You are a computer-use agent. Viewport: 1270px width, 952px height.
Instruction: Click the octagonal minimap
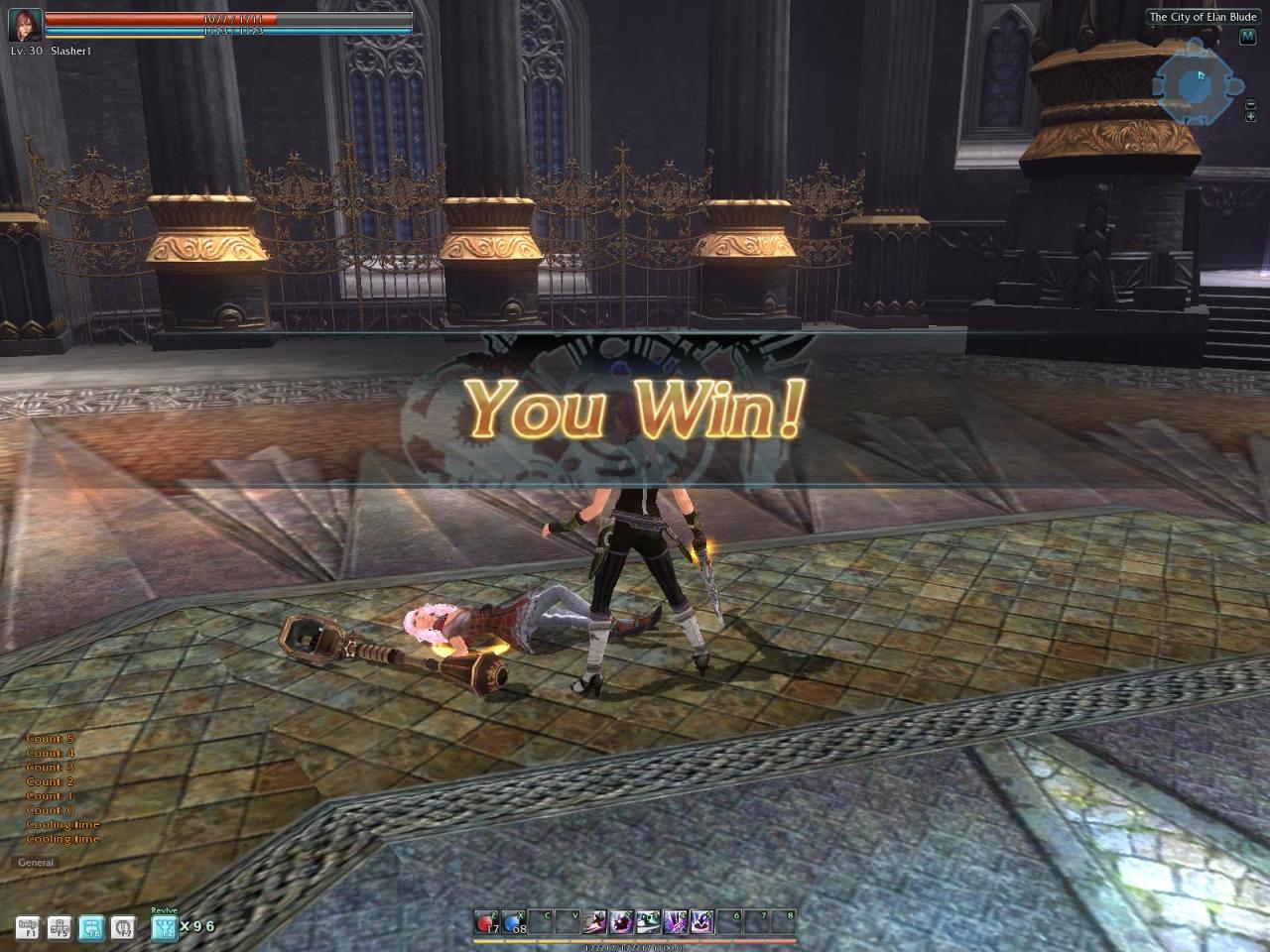[1194, 84]
